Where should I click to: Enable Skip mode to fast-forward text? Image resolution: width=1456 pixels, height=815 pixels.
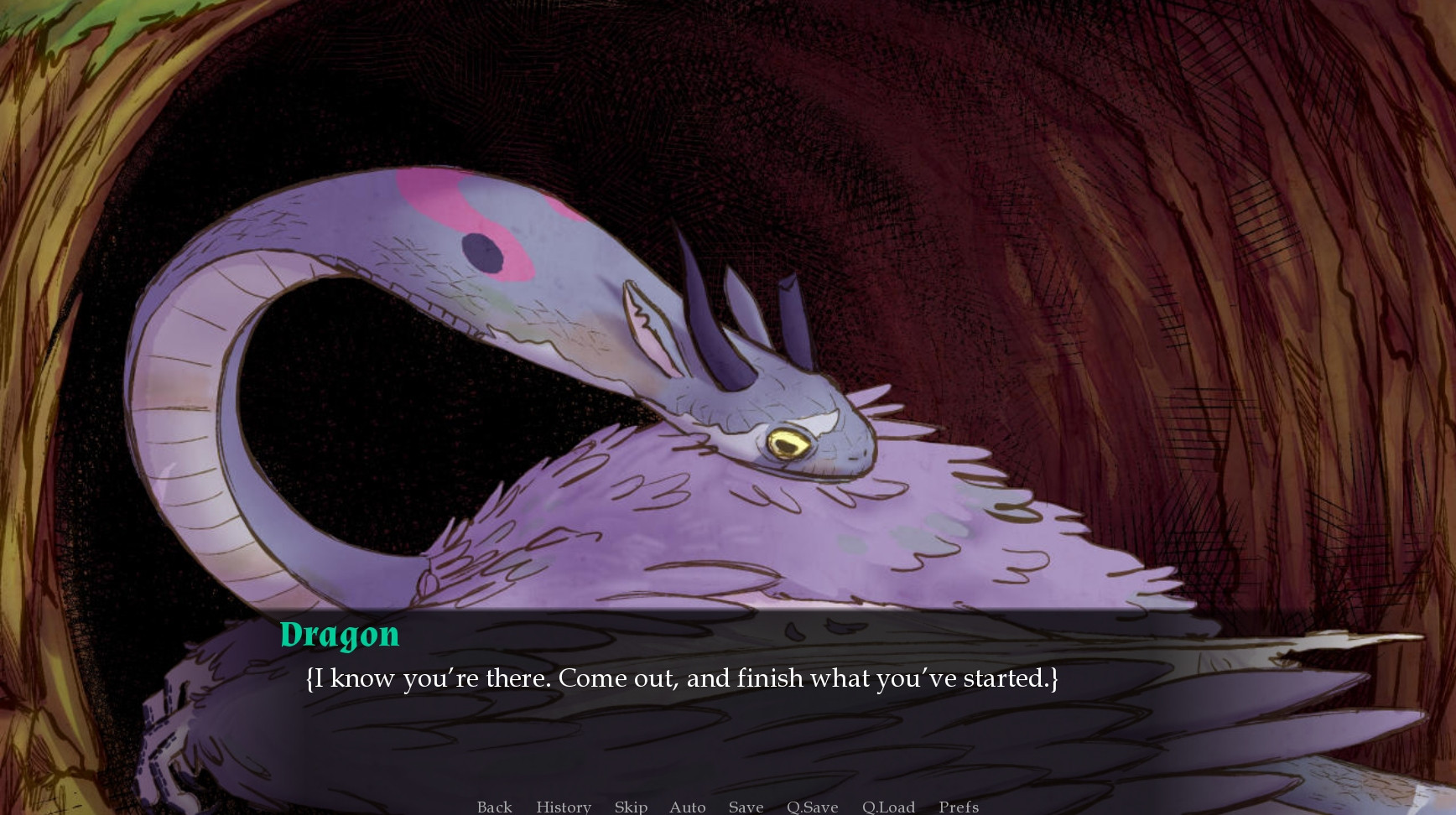(631, 807)
